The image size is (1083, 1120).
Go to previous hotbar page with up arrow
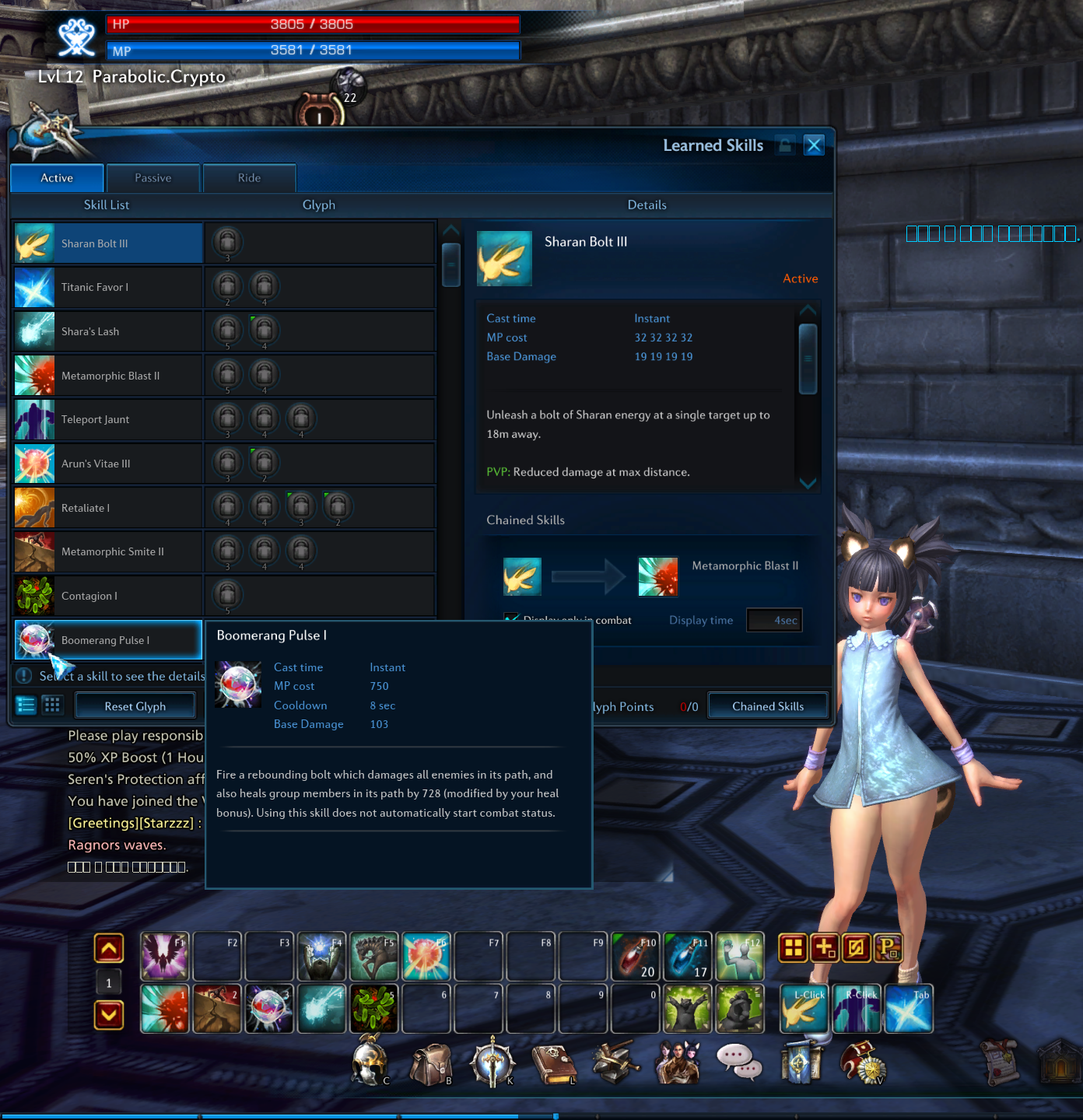109,948
